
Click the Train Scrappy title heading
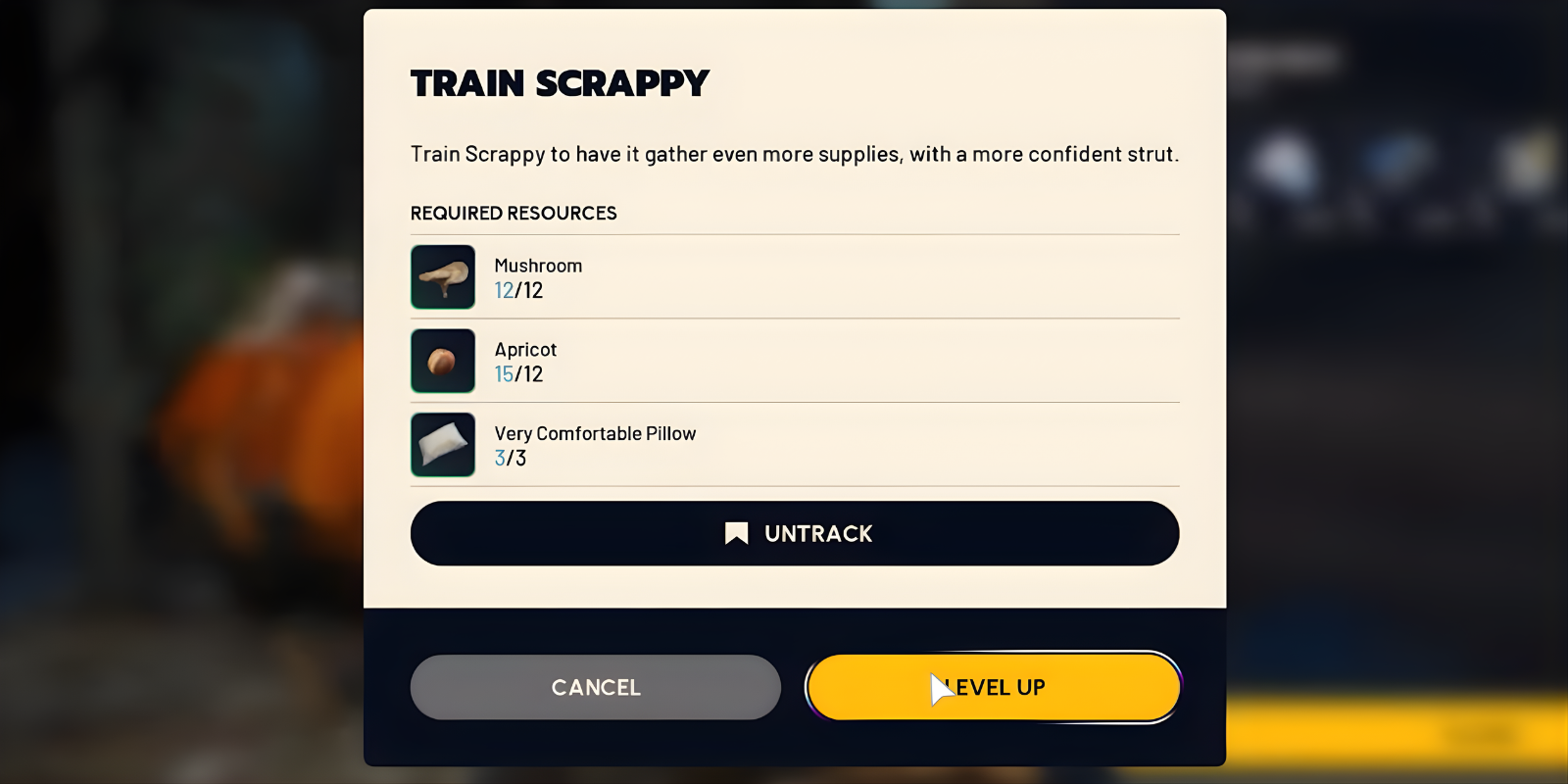[559, 83]
